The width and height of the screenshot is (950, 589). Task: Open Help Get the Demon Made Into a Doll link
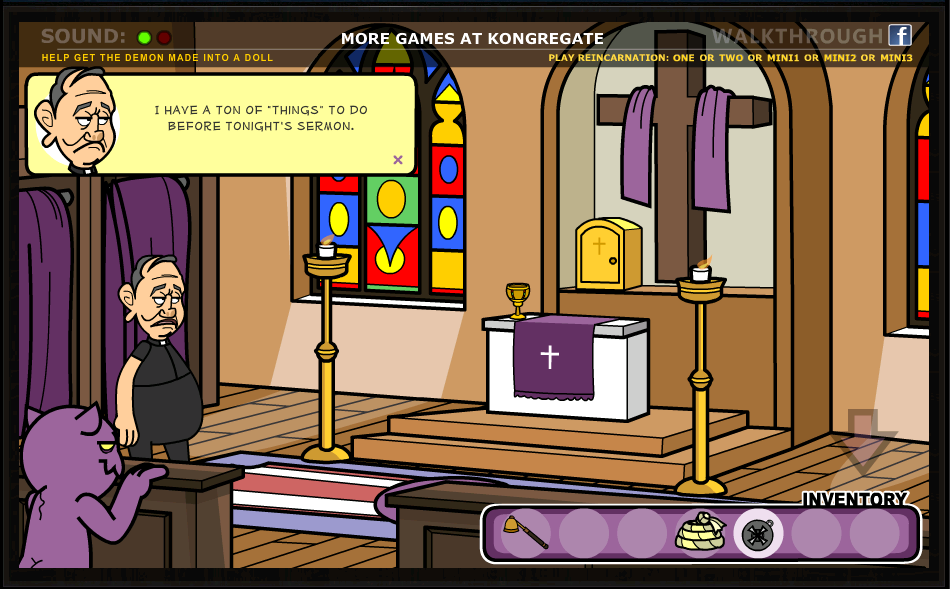coord(157,58)
